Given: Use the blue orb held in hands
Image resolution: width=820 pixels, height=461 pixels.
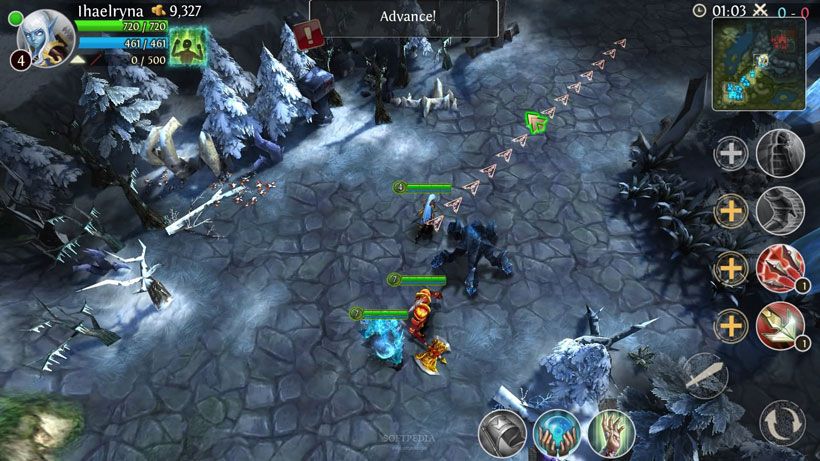Looking at the screenshot, I should pyautogui.click(x=557, y=432).
